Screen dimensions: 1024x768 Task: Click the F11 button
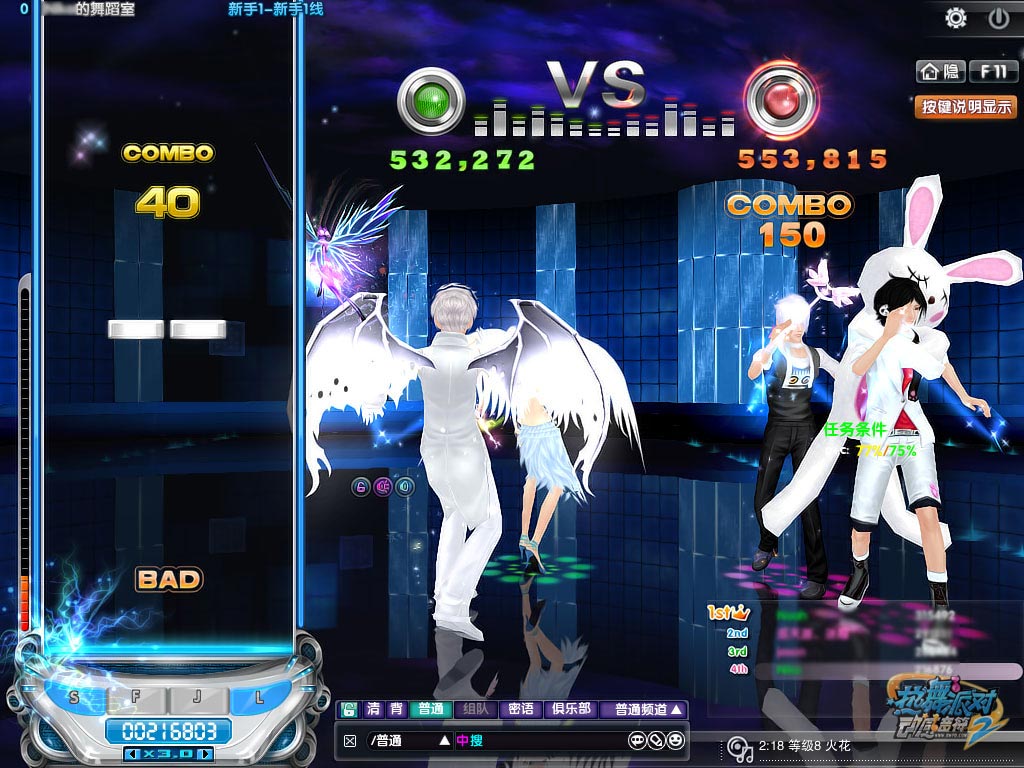[992, 71]
